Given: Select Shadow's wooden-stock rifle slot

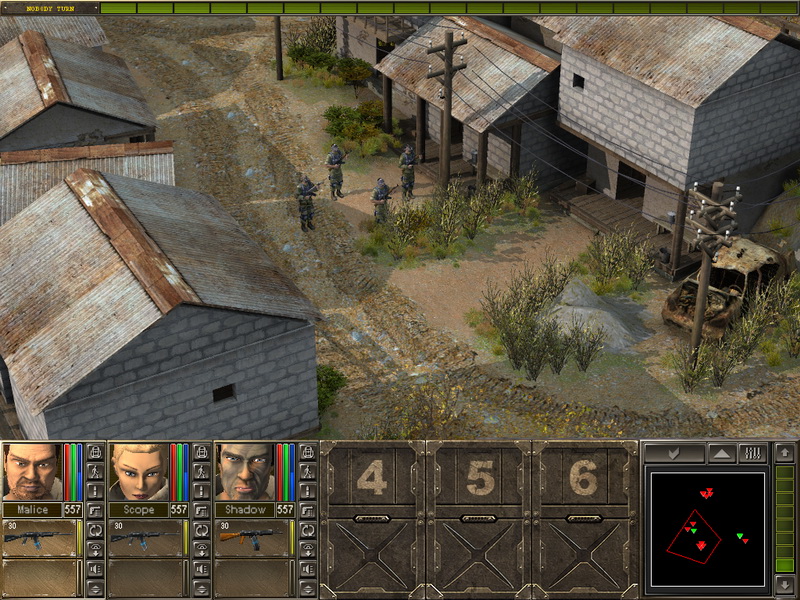Looking at the screenshot, I should [x=254, y=538].
